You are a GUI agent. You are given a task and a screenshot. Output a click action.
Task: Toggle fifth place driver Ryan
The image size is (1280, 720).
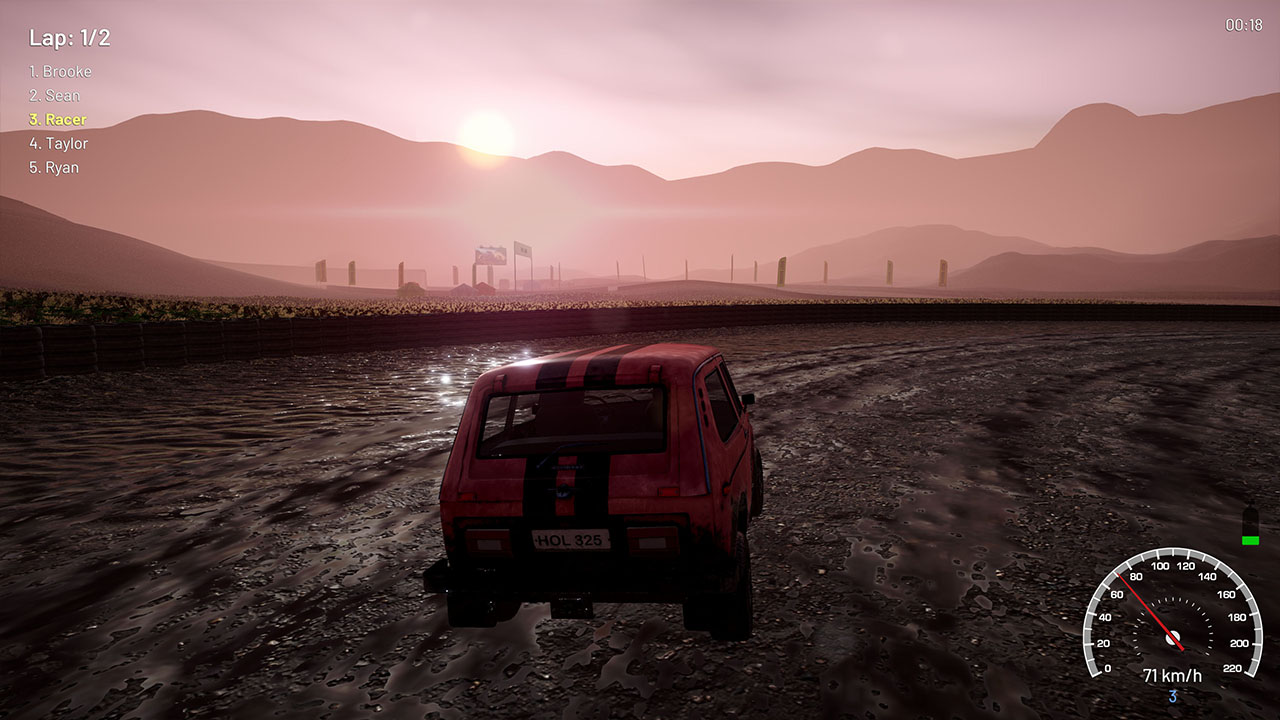coord(55,167)
